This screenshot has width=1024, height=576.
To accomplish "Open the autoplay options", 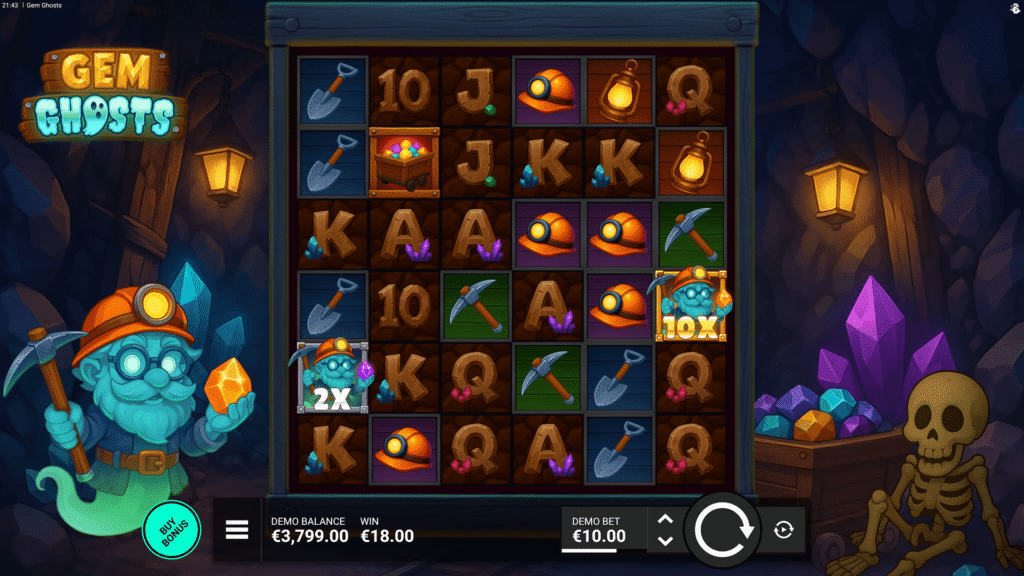I will pos(783,530).
